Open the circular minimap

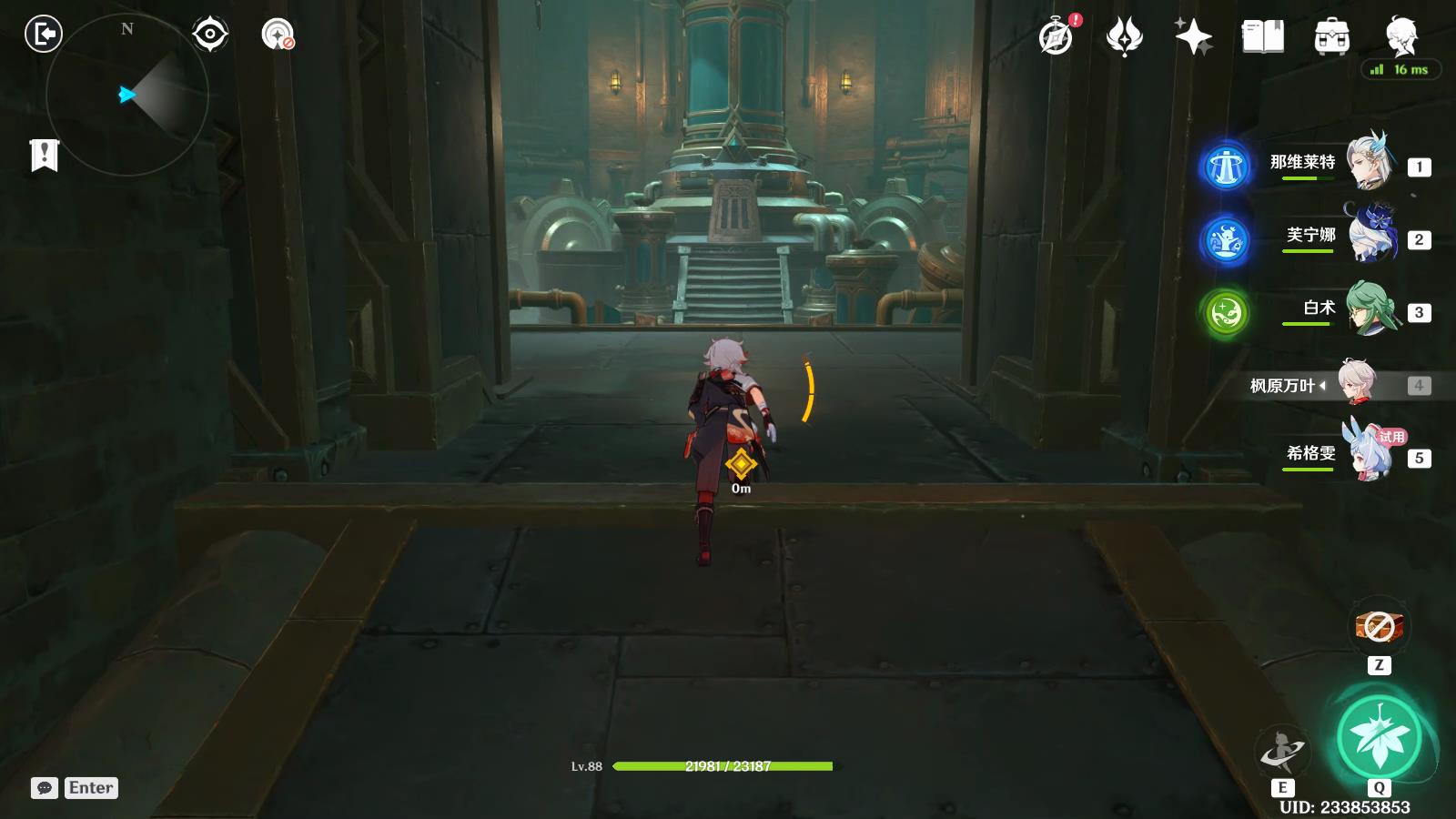click(x=127, y=94)
